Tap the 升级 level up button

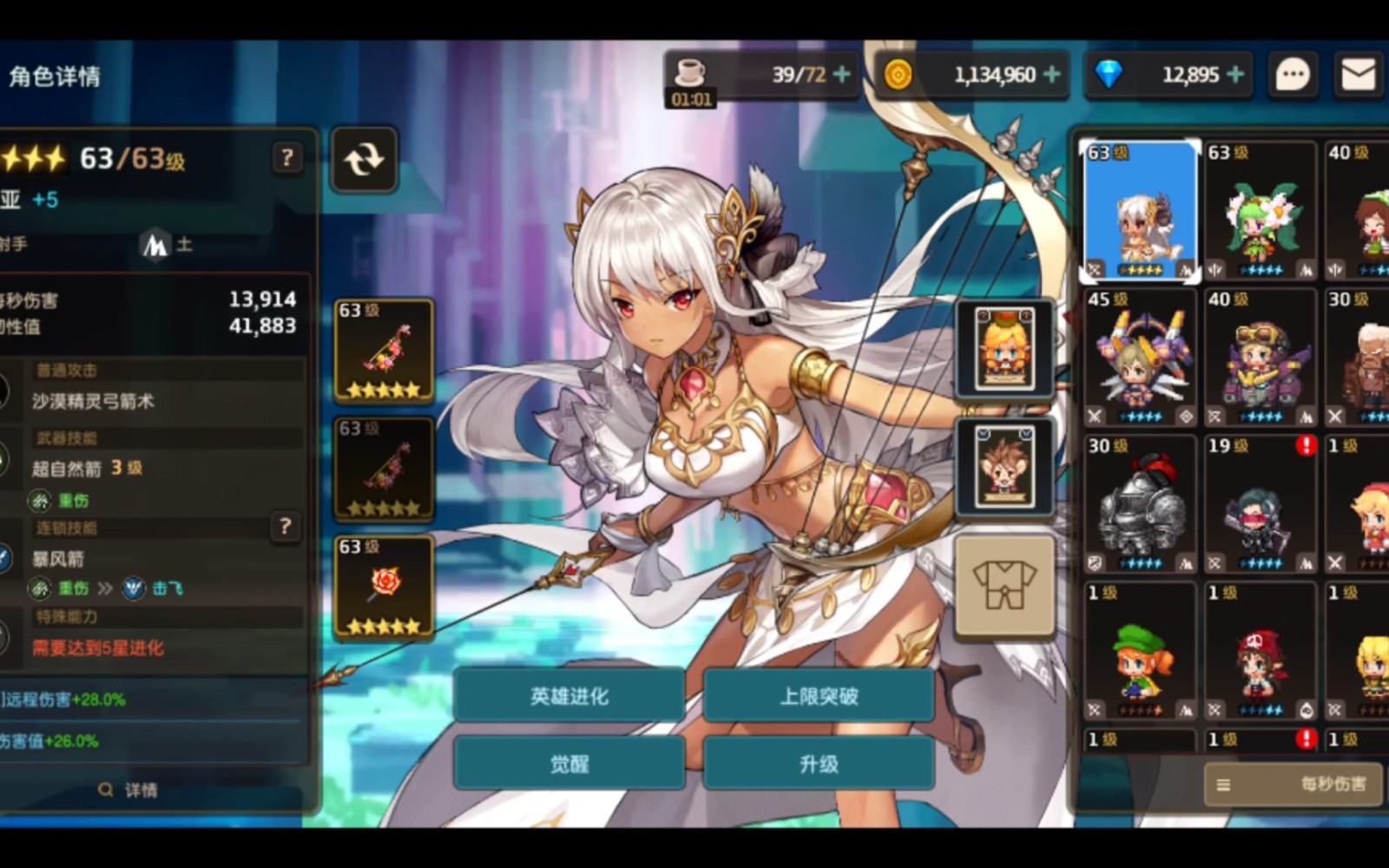(x=819, y=764)
